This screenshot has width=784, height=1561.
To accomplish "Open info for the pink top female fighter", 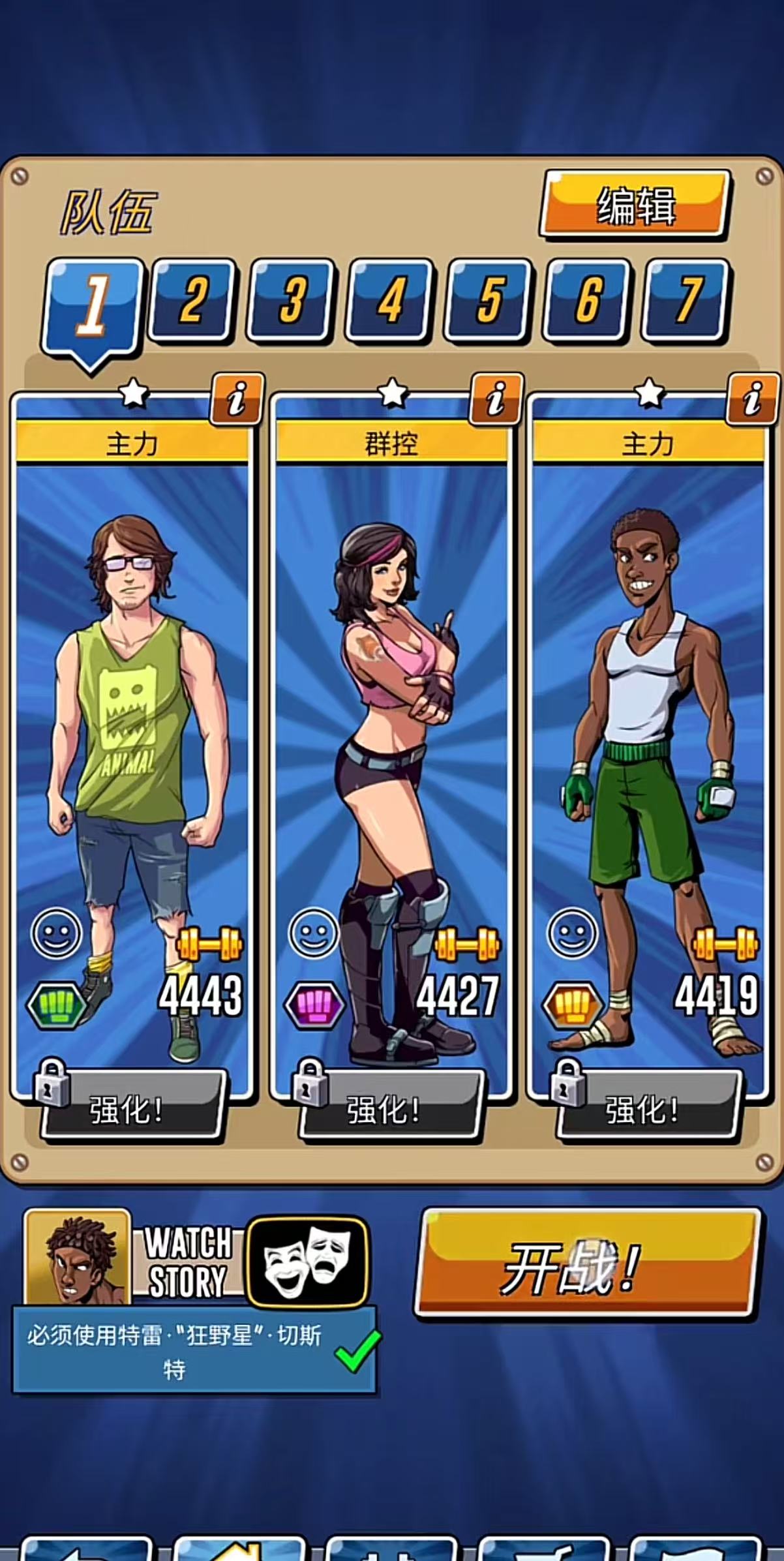I will (495, 399).
